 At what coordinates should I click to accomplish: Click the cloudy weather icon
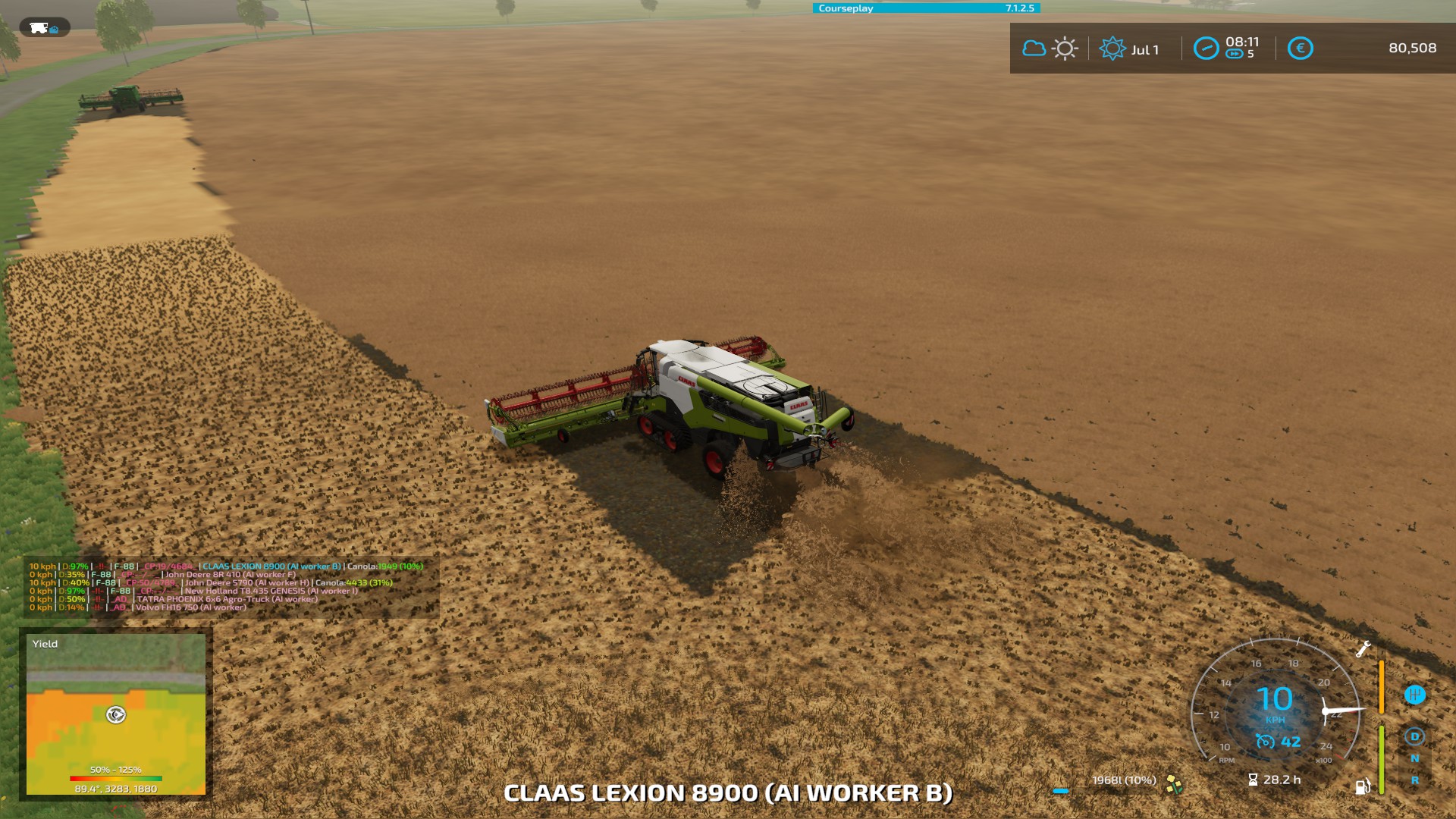(x=1034, y=47)
